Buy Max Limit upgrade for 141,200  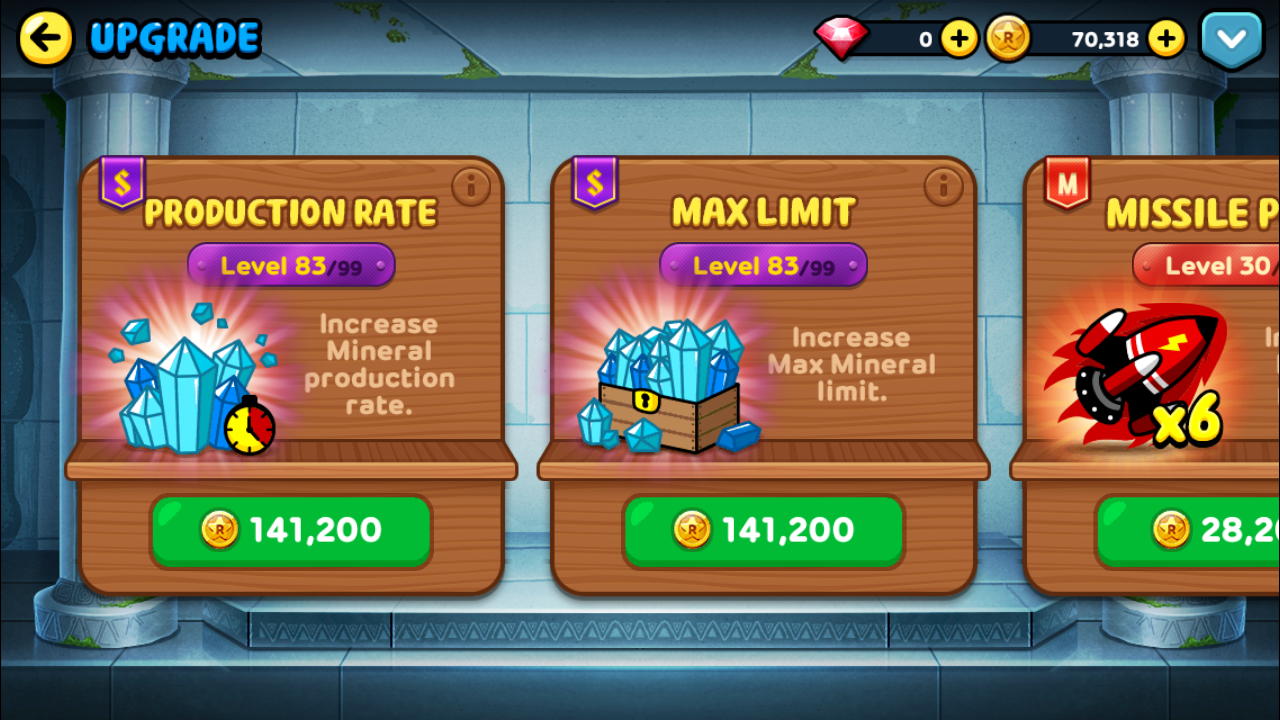pyautogui.click(x=763, y=530)
